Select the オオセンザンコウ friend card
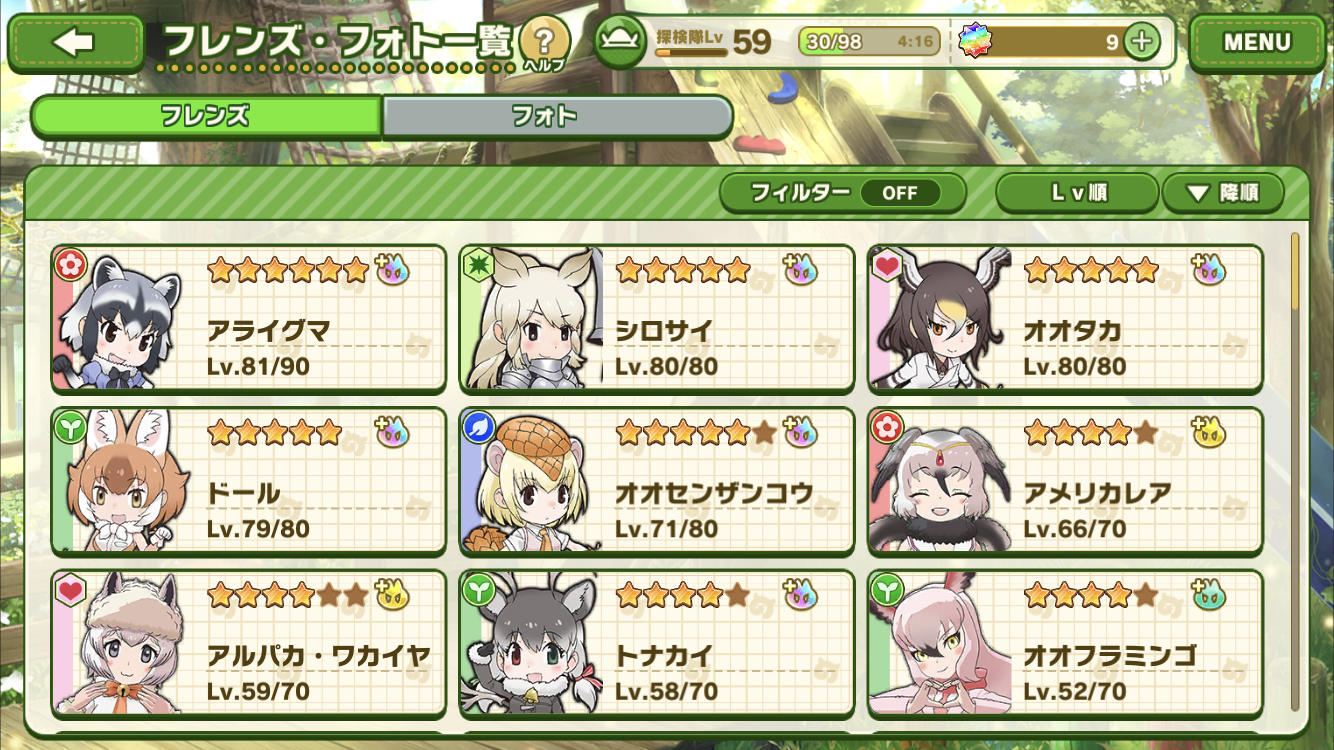Image resolution: width=1334 pixels, height=750 pixels. 657,481
